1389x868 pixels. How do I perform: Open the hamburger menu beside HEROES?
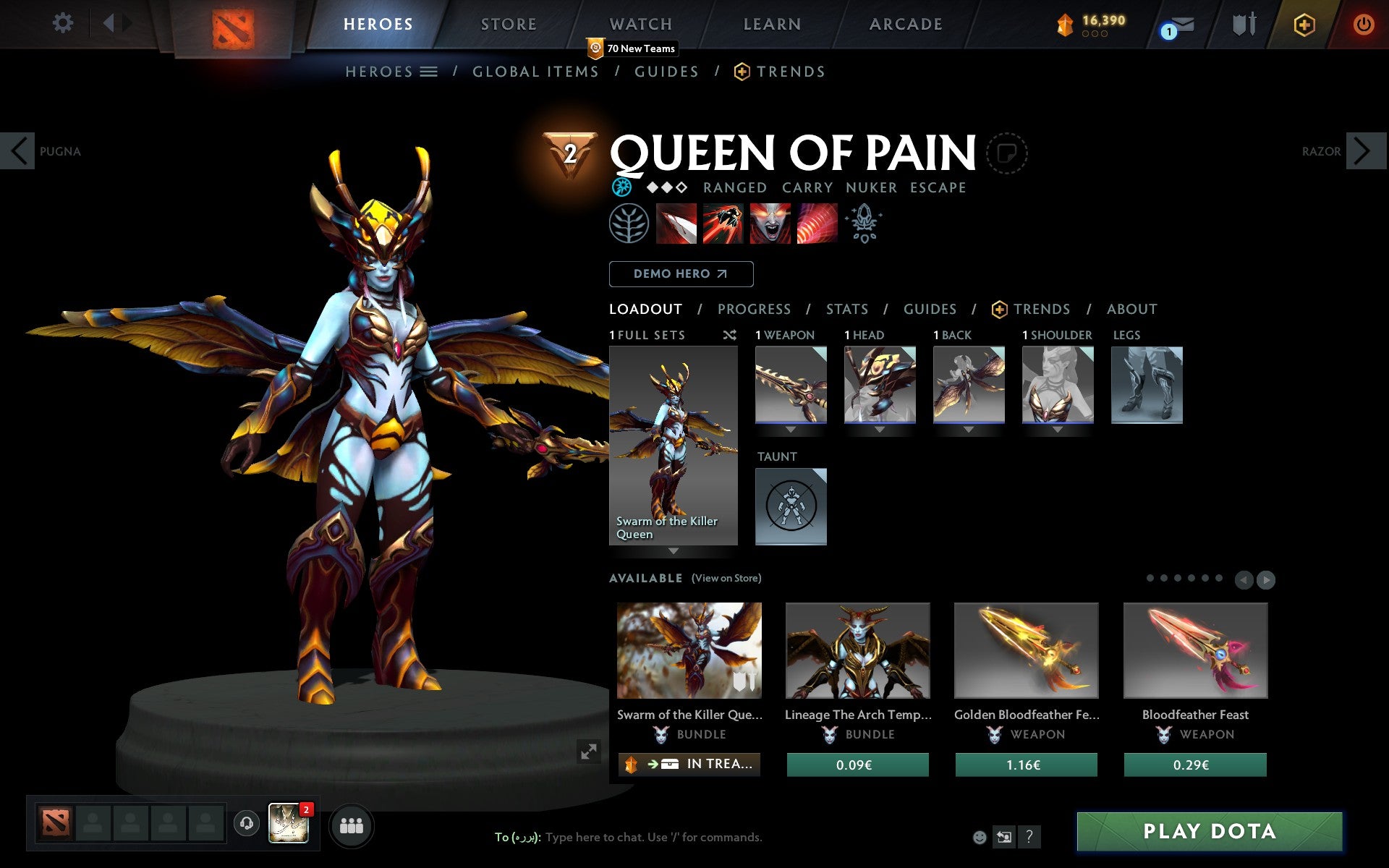pos(428,72)
